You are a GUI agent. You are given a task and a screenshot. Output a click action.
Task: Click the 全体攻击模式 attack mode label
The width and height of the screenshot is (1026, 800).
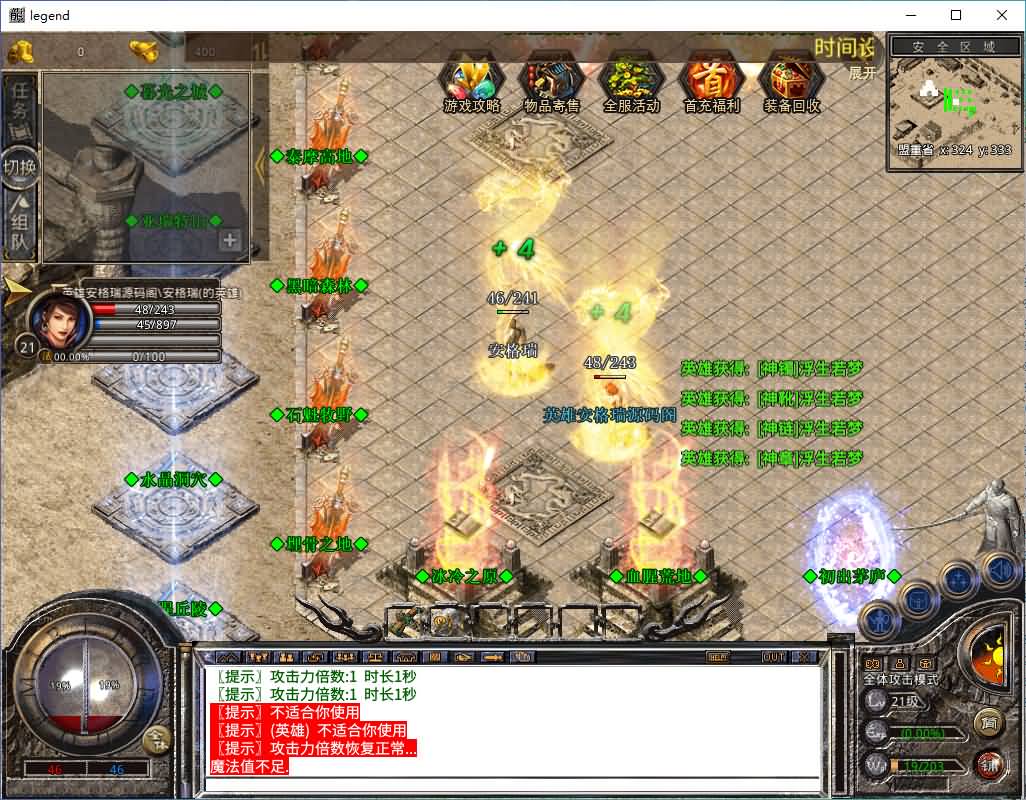pos(900,679)
